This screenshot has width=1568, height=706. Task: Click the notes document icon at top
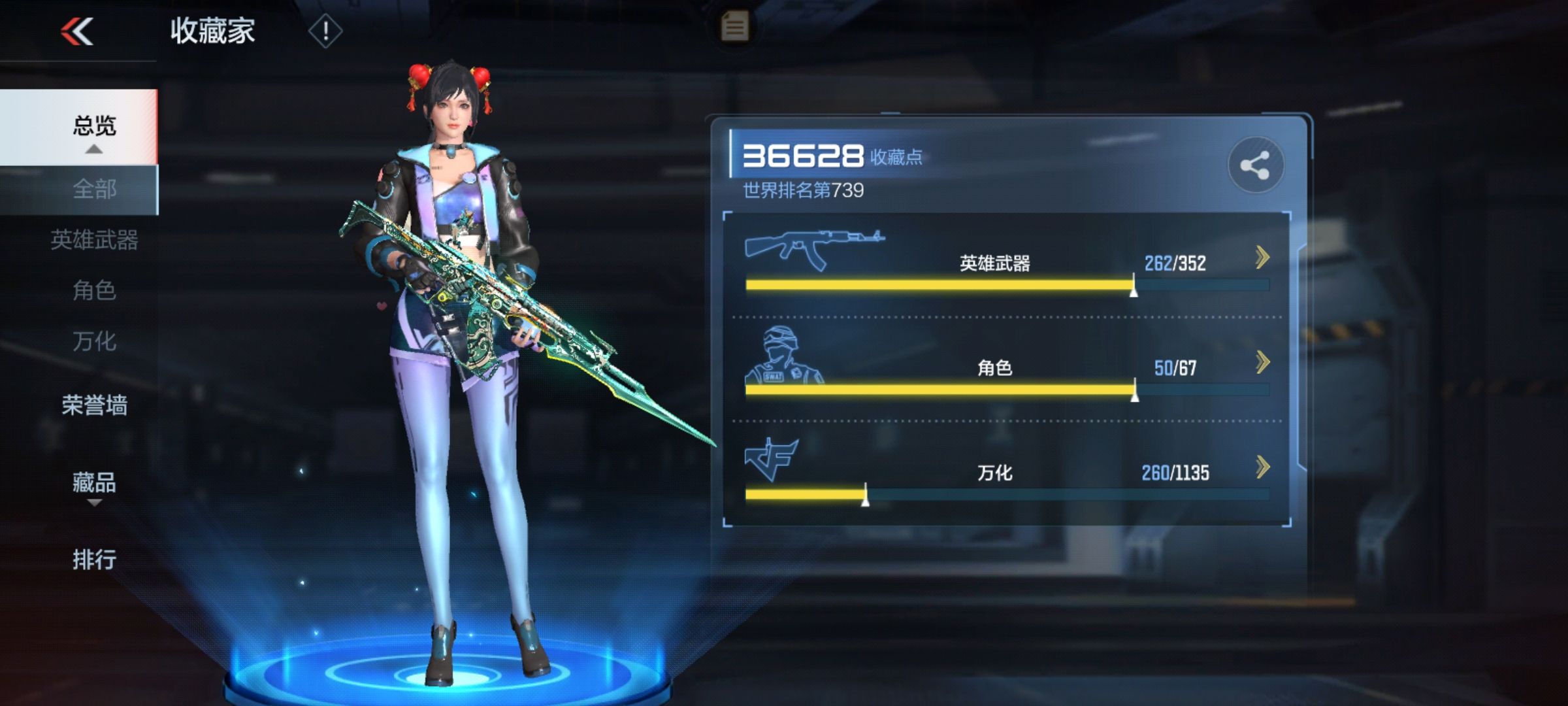click(x=734, y=27)
